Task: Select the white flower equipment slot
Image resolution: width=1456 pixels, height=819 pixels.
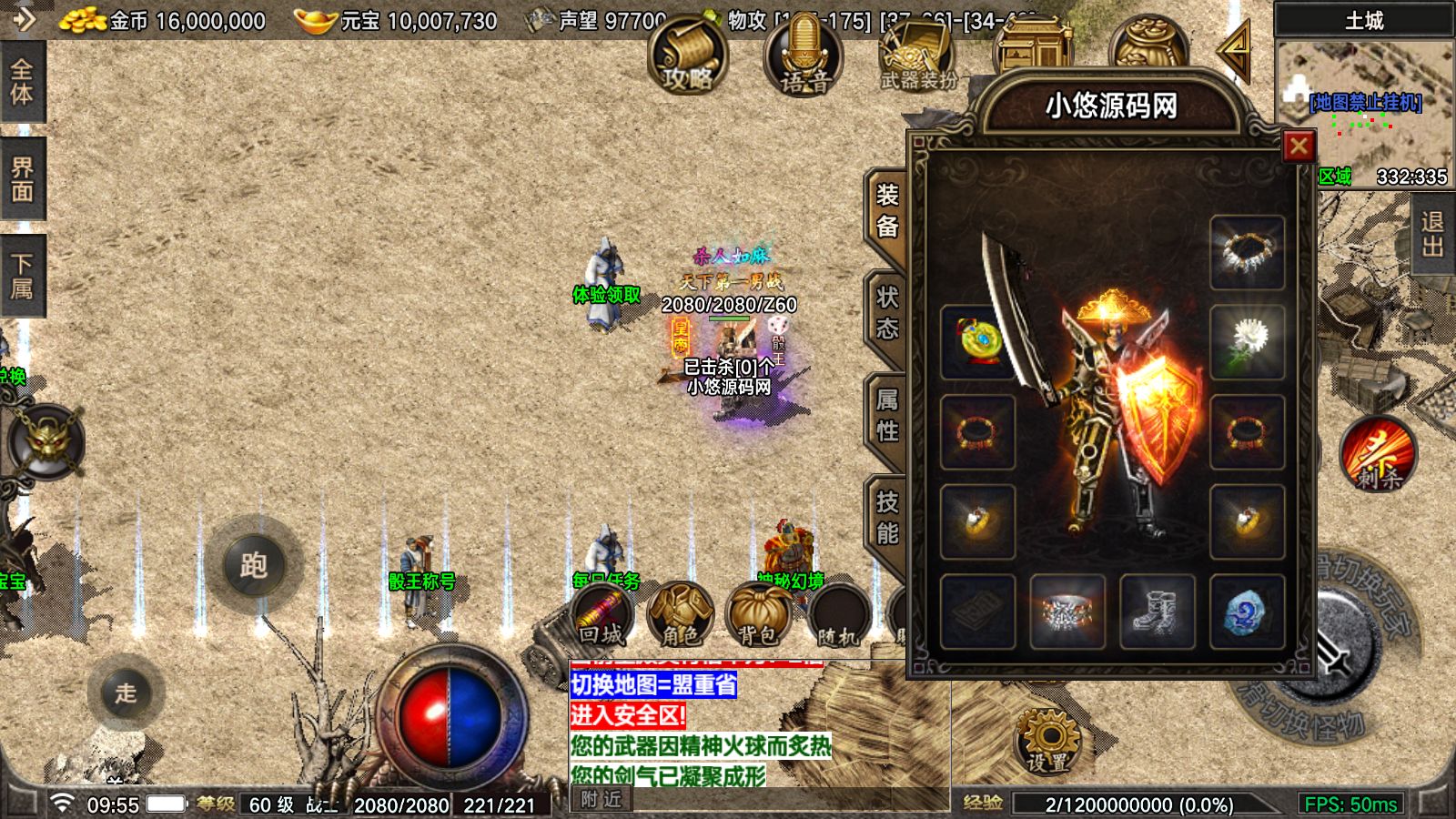Action: pos(1247,341)
